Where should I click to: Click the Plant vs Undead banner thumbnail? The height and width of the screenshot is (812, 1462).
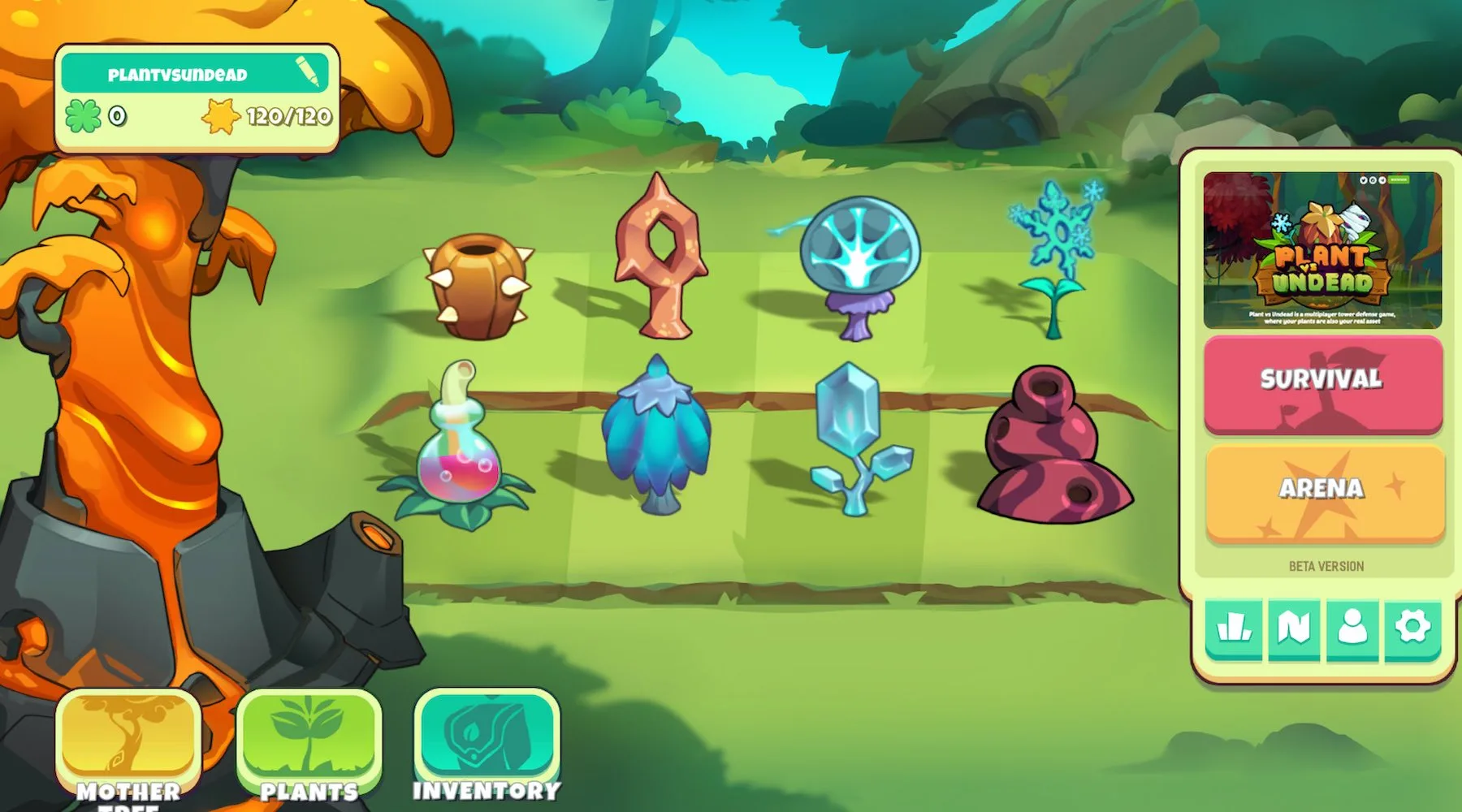click(1322, 250)
